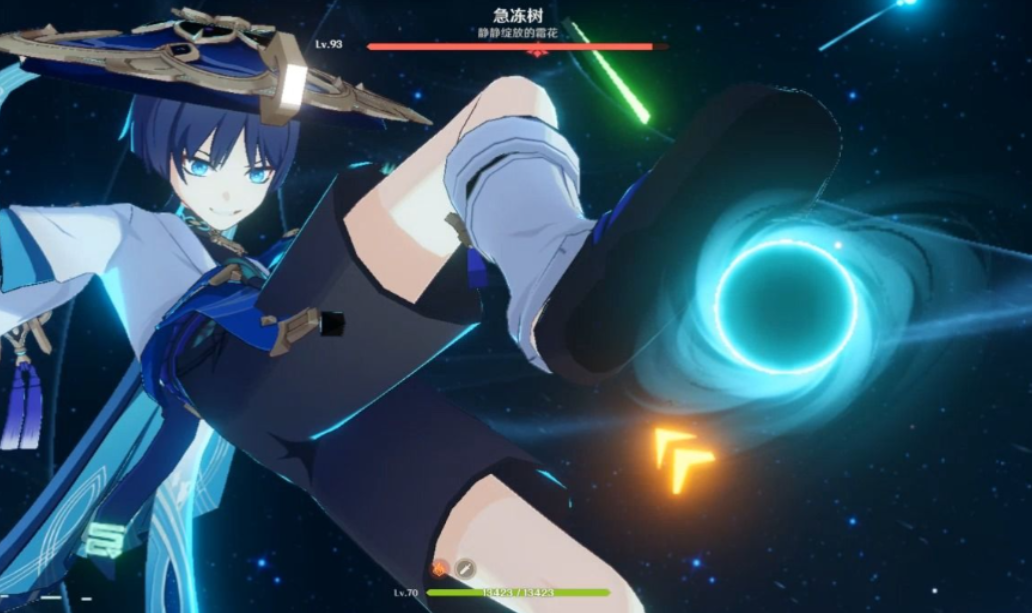Select the grey sword infusion buff icon

[465, 568]
